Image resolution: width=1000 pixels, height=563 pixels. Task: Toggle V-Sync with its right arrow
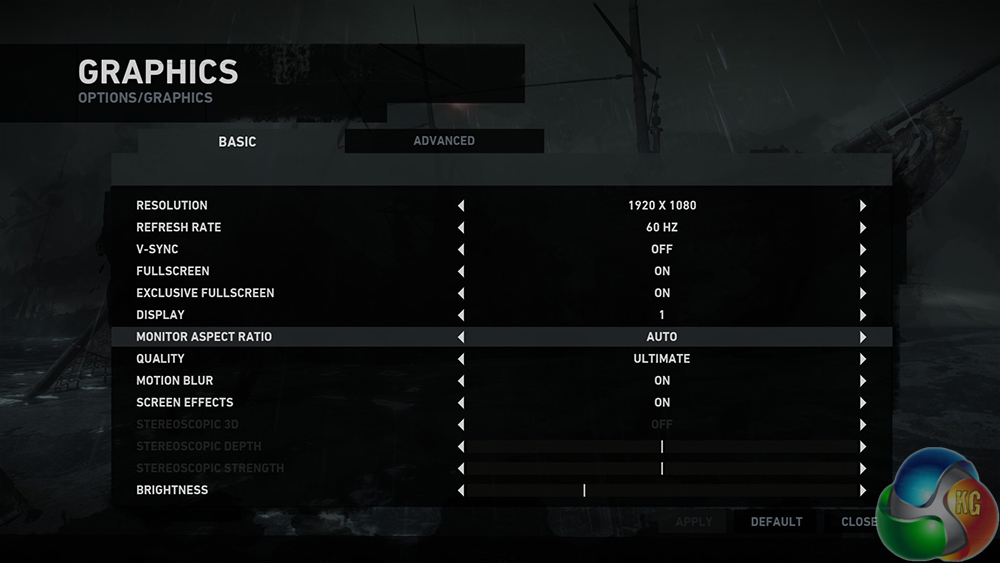(x=862, y=250)
